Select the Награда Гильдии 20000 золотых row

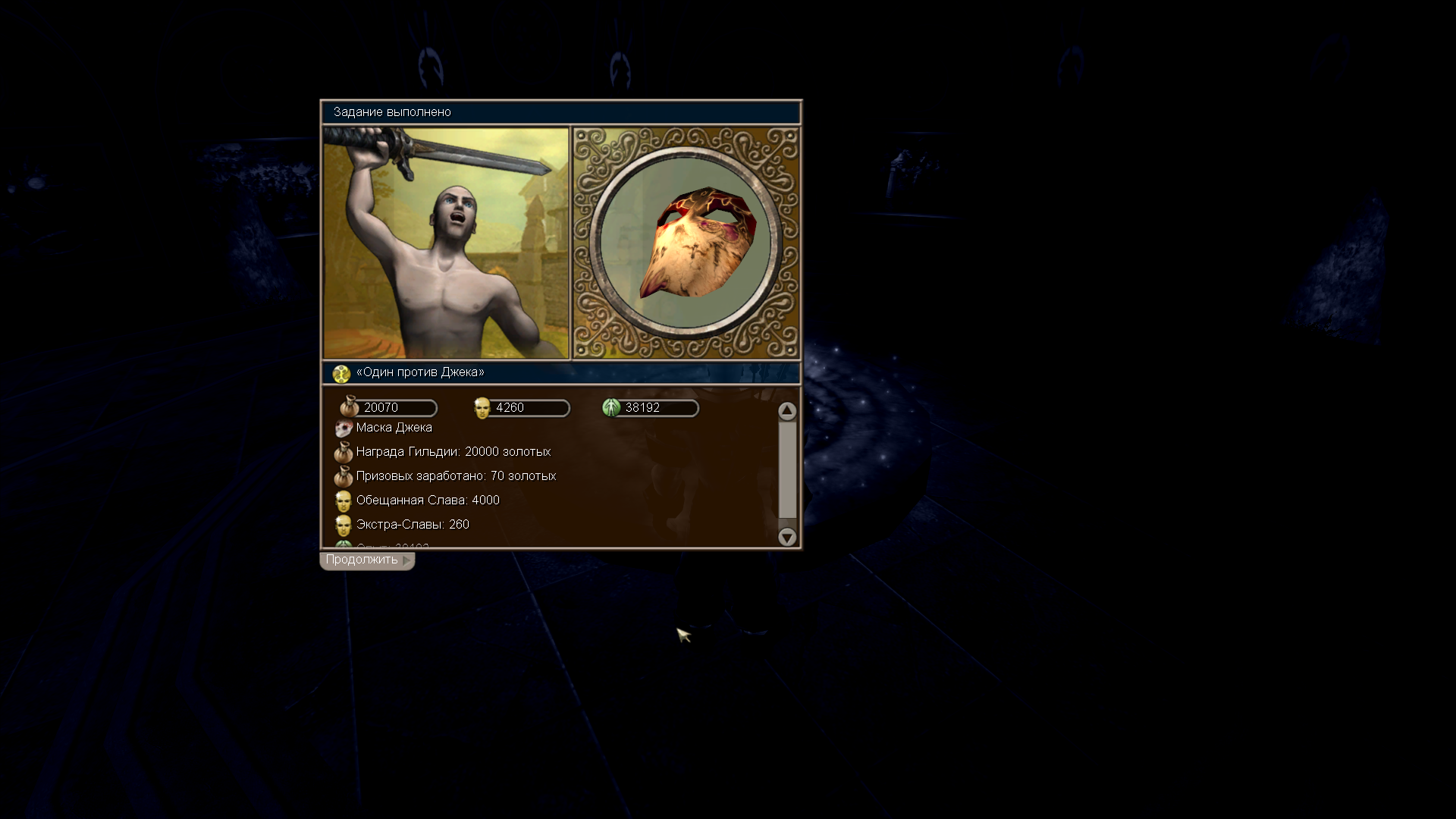[x=453, y=452]
